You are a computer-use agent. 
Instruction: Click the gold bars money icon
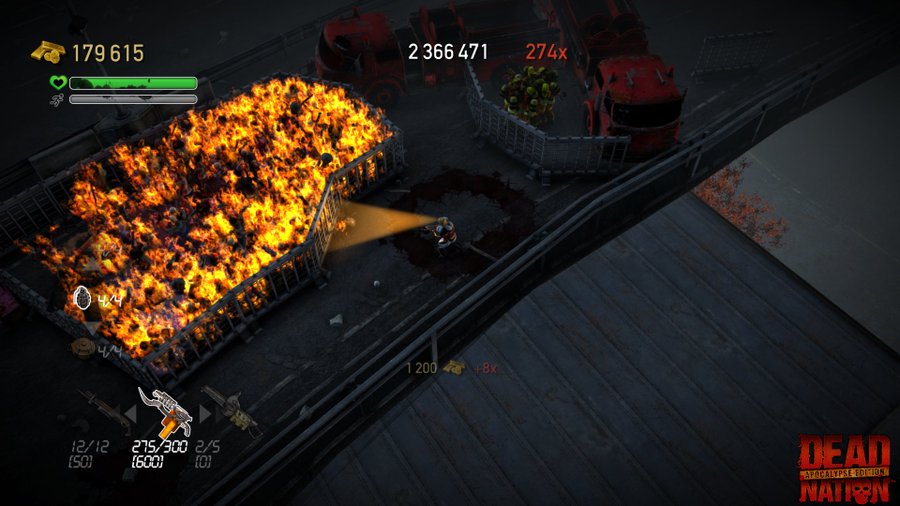pos(47,52)
